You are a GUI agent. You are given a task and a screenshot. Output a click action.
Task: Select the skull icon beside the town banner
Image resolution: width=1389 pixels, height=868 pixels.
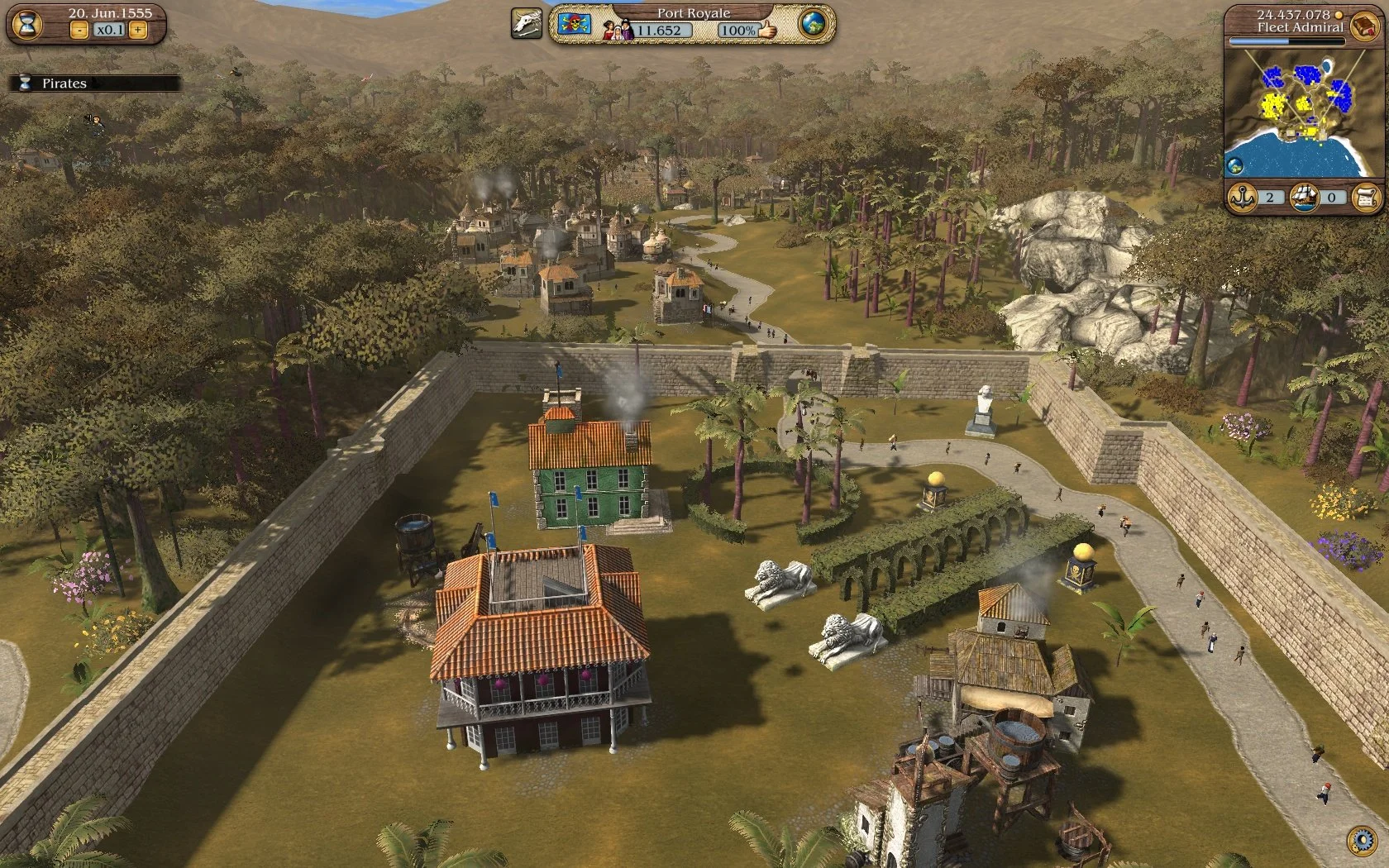click(x=526, y=23)
